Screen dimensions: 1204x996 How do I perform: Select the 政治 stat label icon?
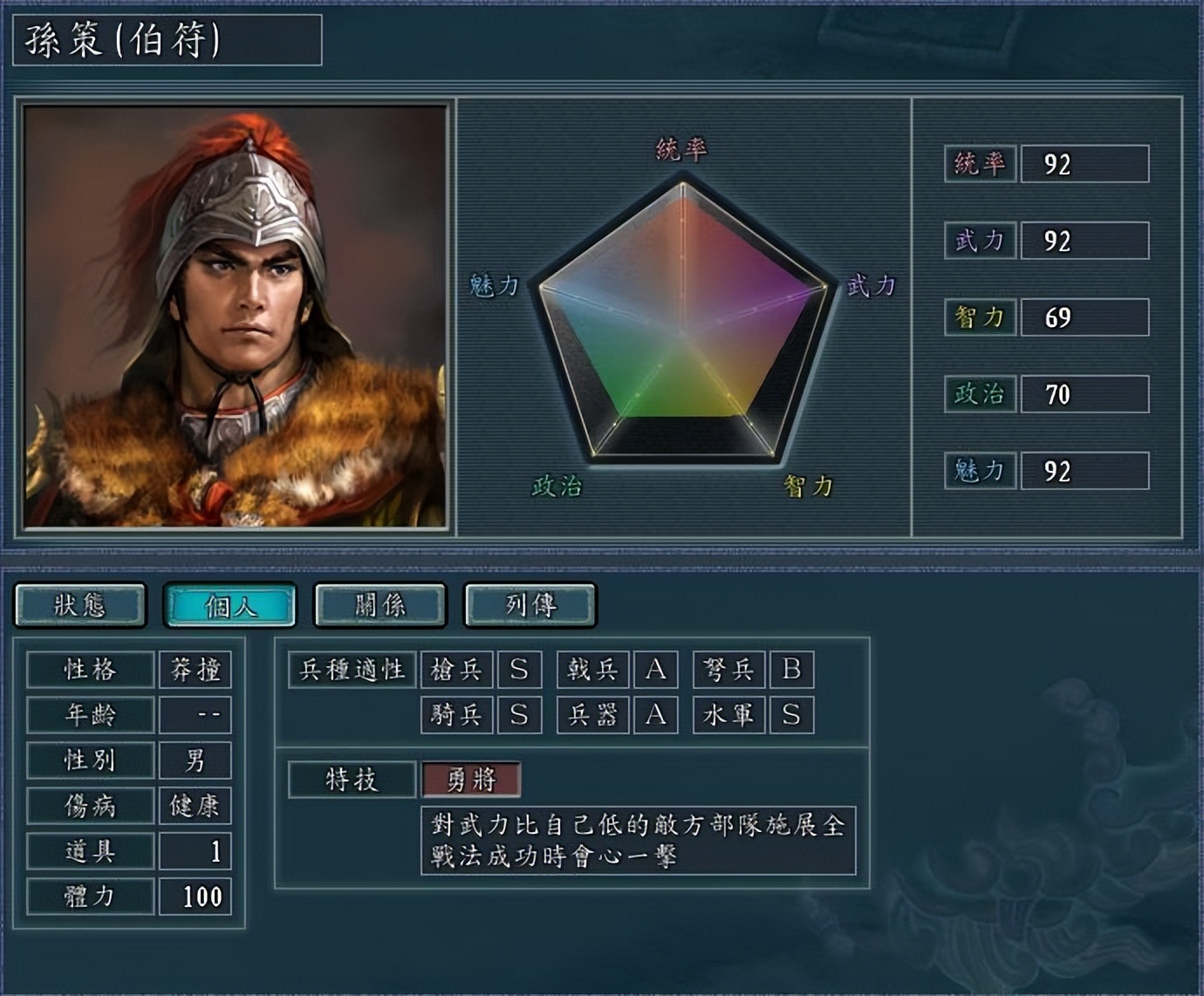979,394
